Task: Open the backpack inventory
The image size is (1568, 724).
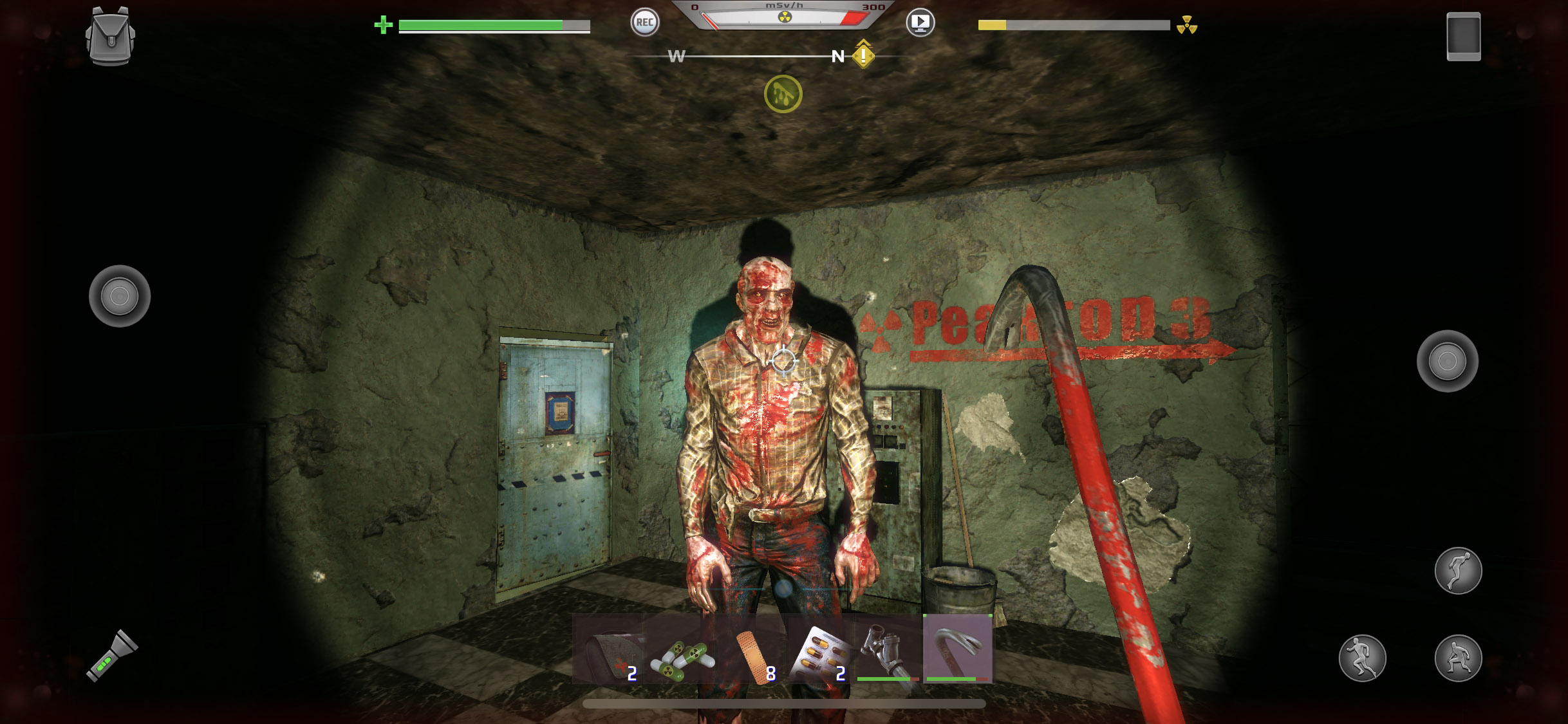Action: coord(110,37)
